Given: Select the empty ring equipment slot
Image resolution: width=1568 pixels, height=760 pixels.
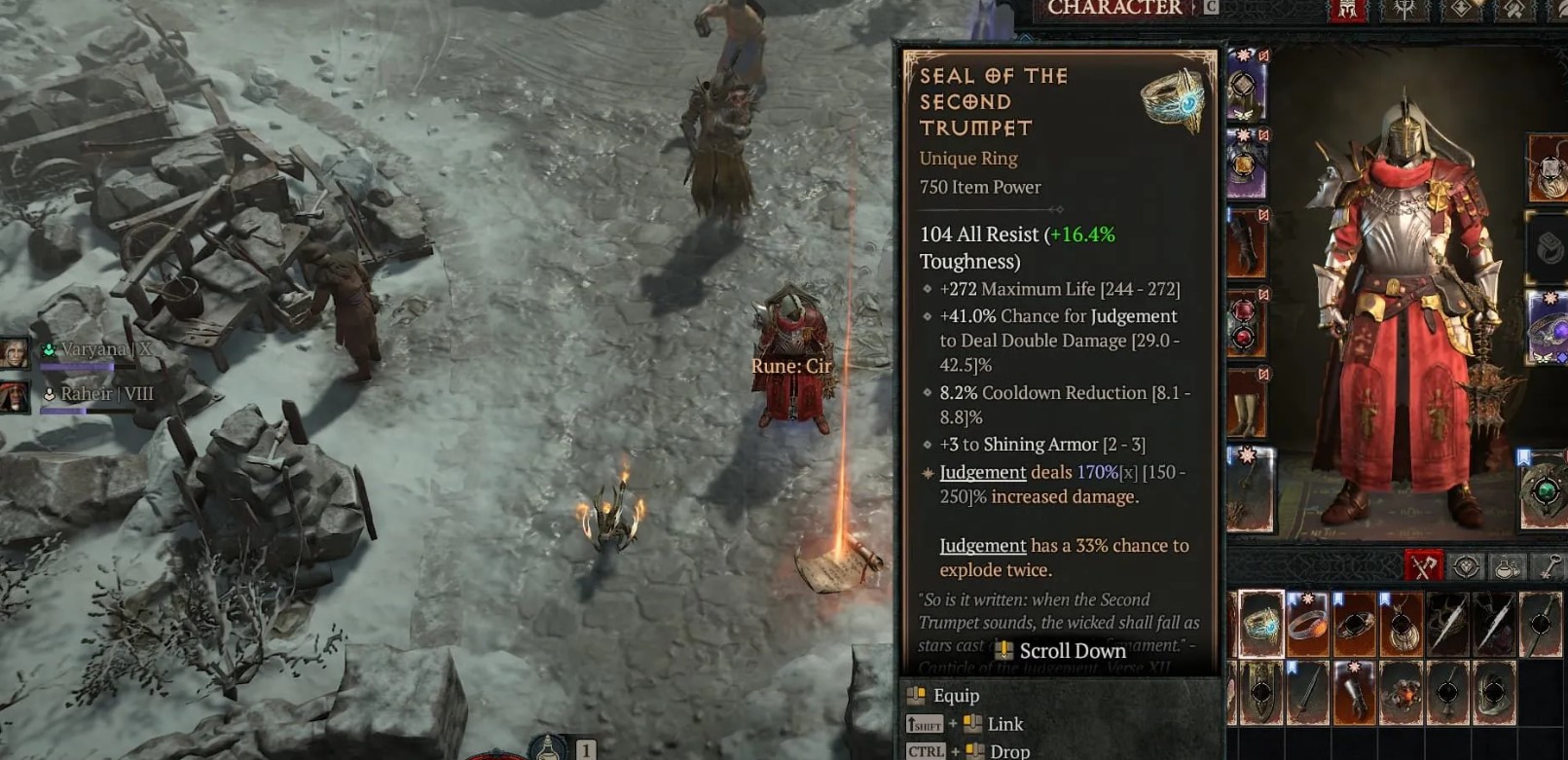Looking at the screenshot, I should 1548,248.
